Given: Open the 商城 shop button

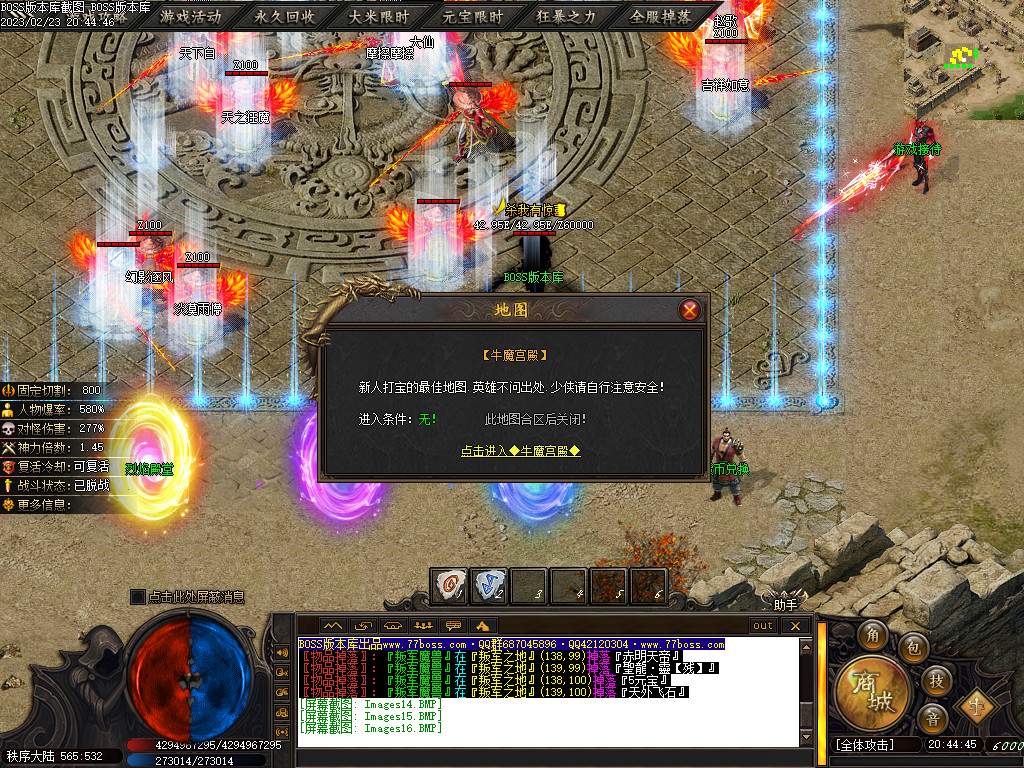Looking at the screenshot, I should coord(874,692).
